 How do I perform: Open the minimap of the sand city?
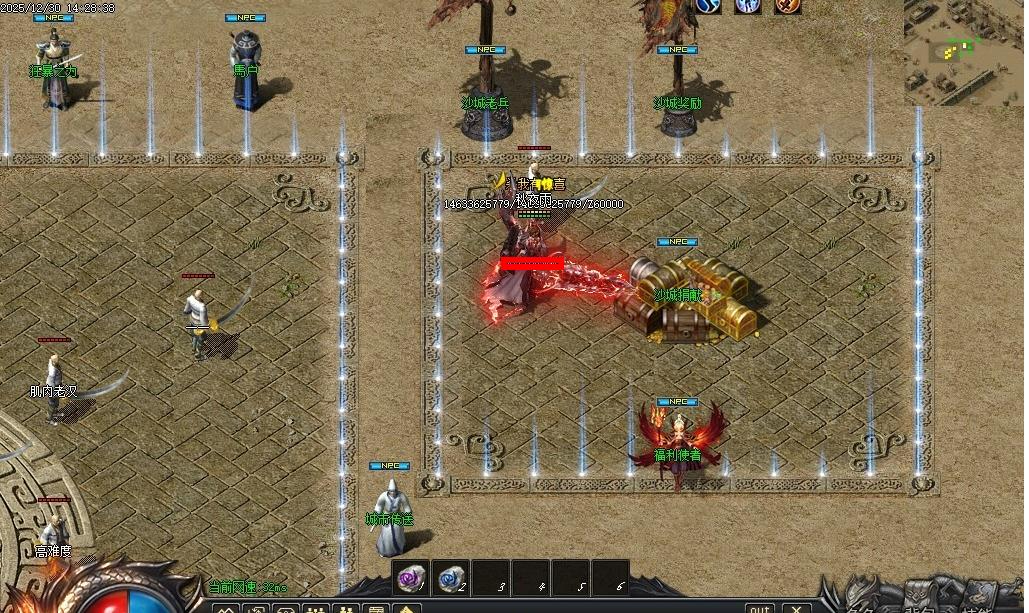click(963, 52)
